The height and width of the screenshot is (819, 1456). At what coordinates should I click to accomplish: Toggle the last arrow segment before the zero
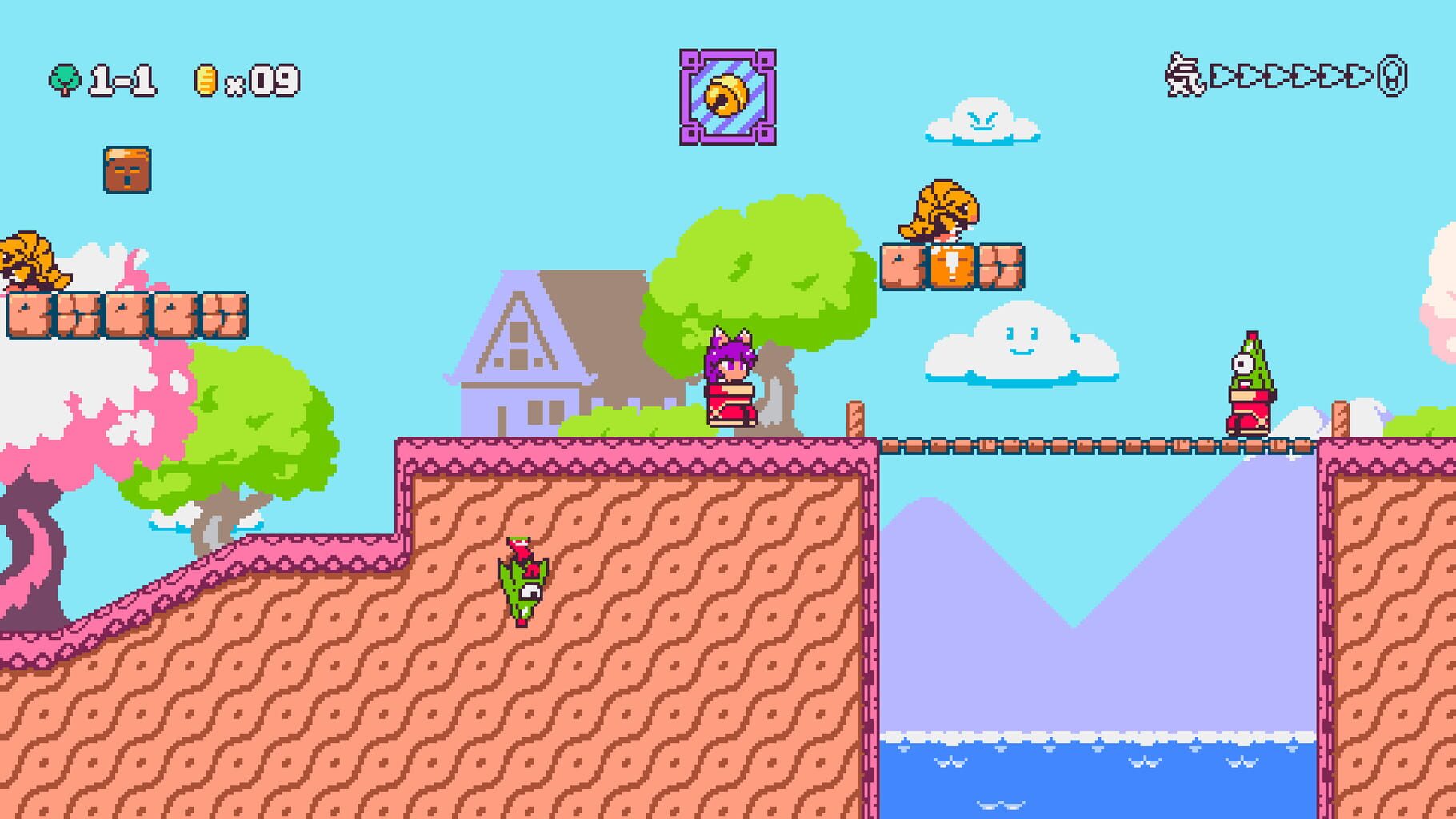click(1354, 76)
